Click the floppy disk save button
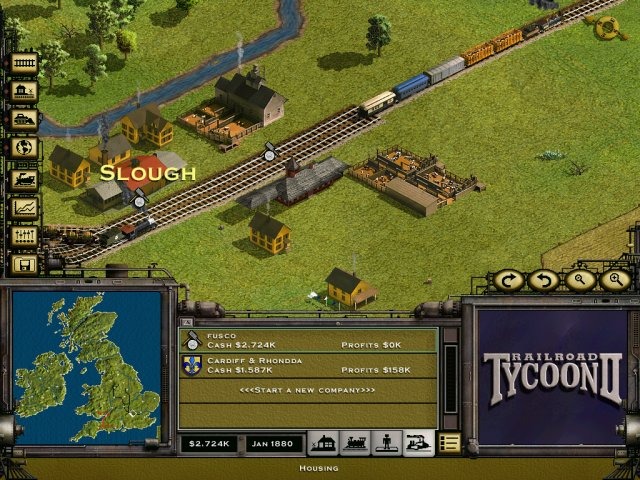 24,265
